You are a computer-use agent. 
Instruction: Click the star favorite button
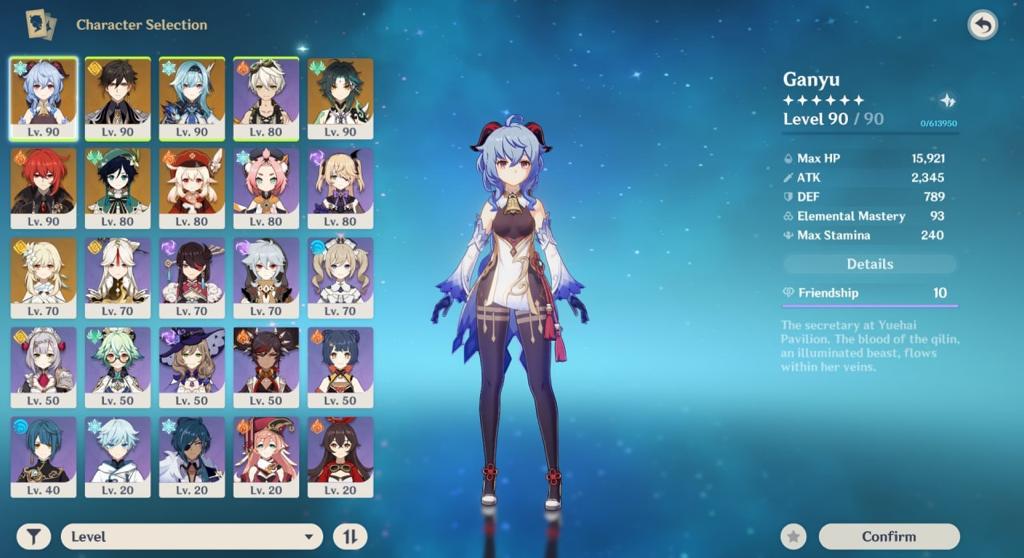[793, 537]
